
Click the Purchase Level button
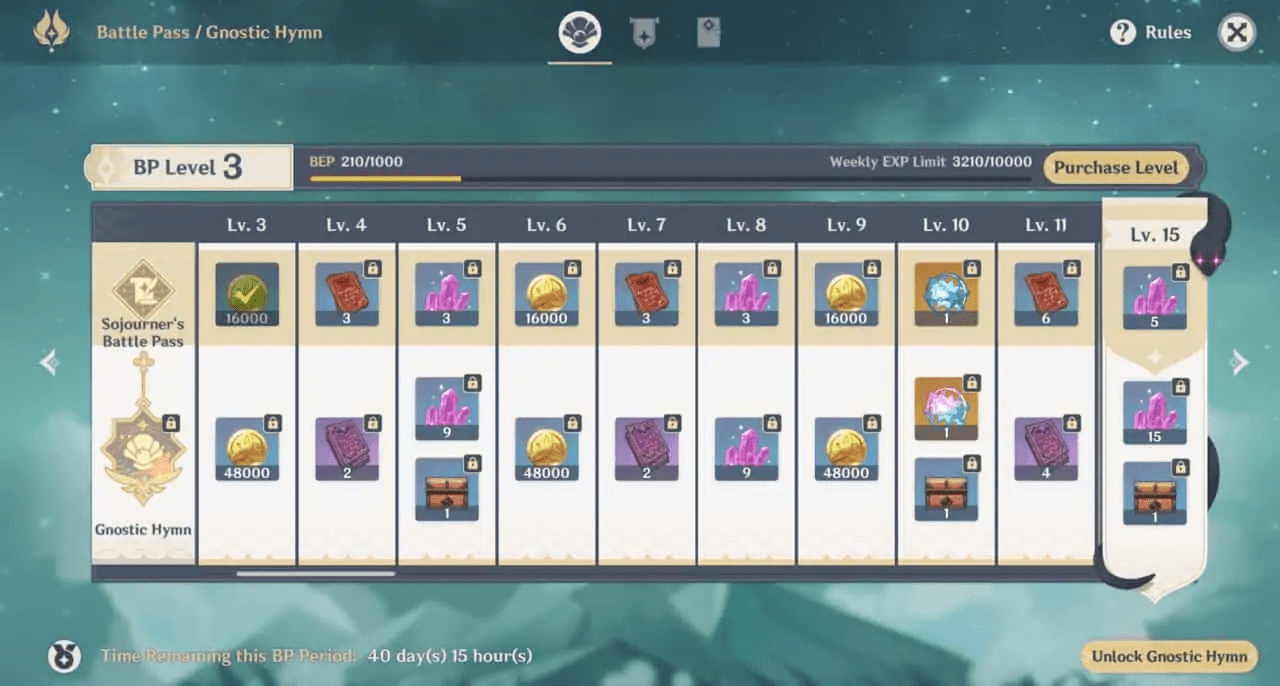click(1115, 168)
